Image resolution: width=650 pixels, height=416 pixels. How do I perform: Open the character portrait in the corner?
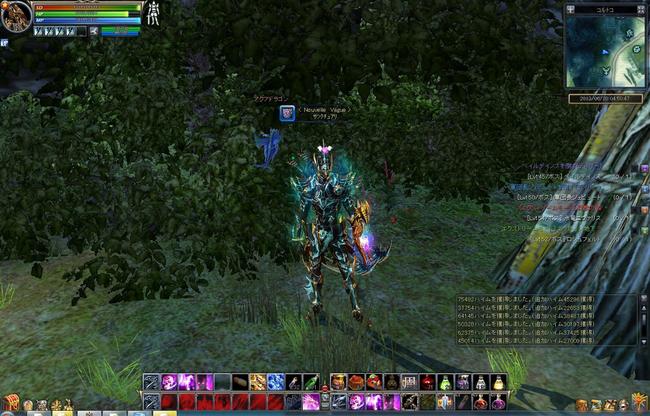[x=16, y=17]
